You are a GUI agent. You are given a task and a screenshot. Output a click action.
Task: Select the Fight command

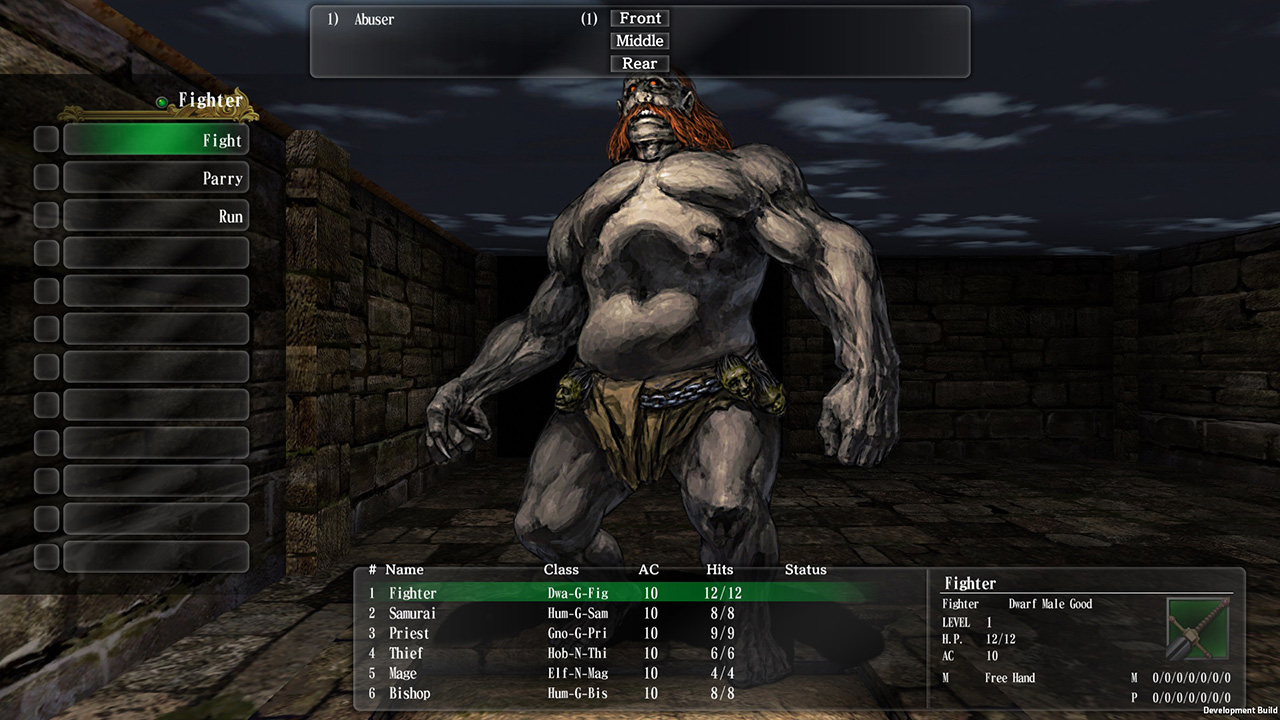click(155, 139)
